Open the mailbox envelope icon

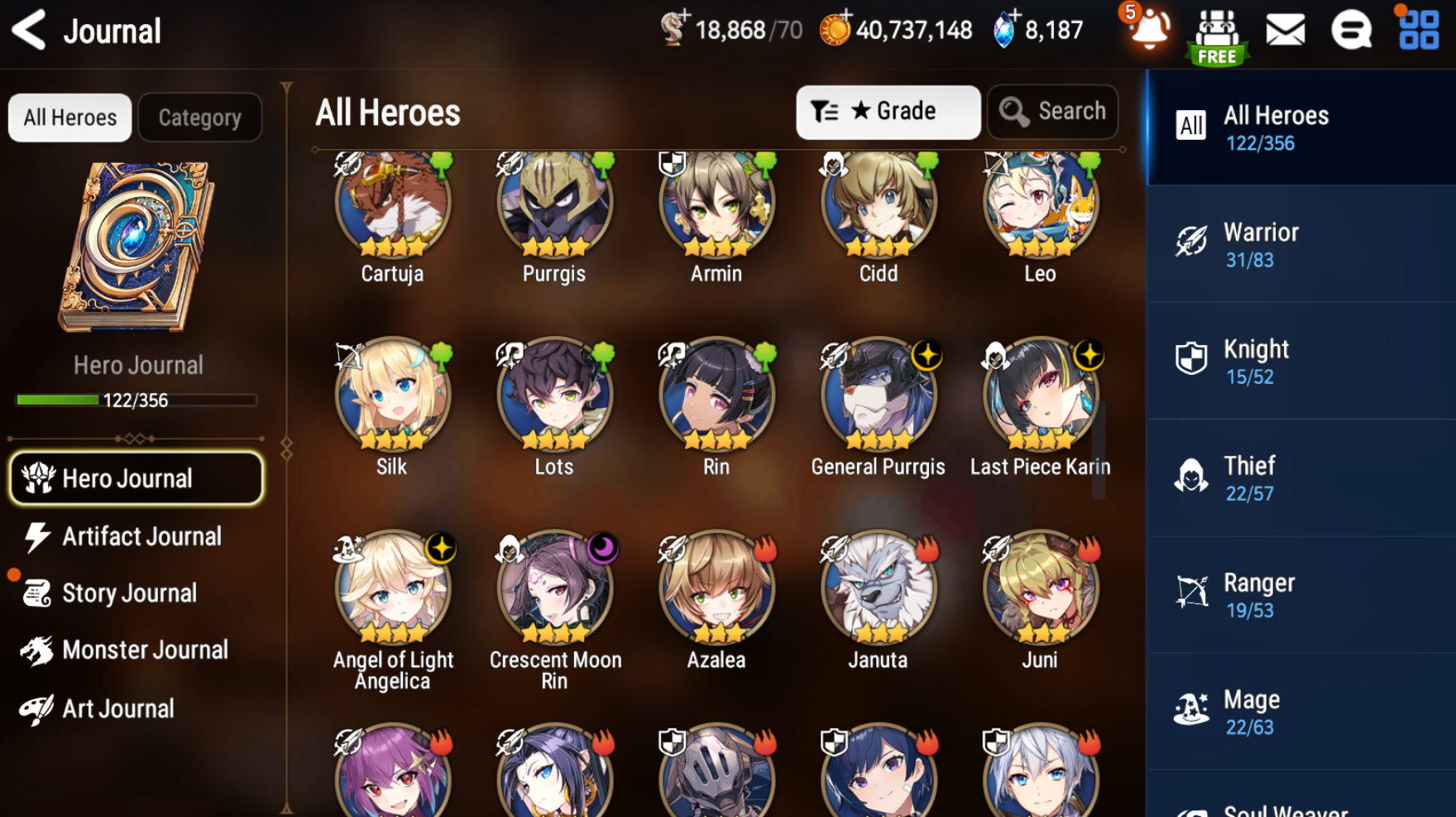[1285, 31]
